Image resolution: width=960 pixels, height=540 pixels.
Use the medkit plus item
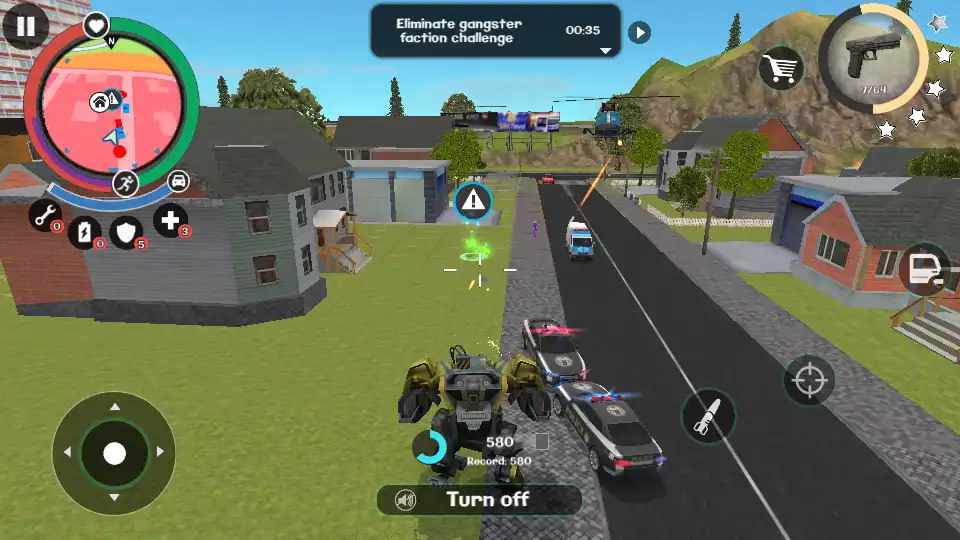point(171,220)
